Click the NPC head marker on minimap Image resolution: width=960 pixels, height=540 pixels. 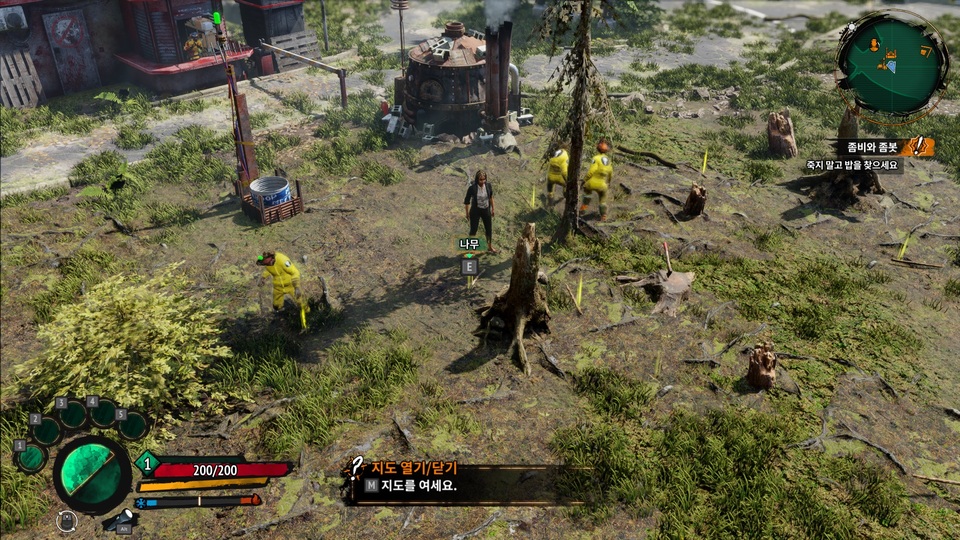coord(874,45)
